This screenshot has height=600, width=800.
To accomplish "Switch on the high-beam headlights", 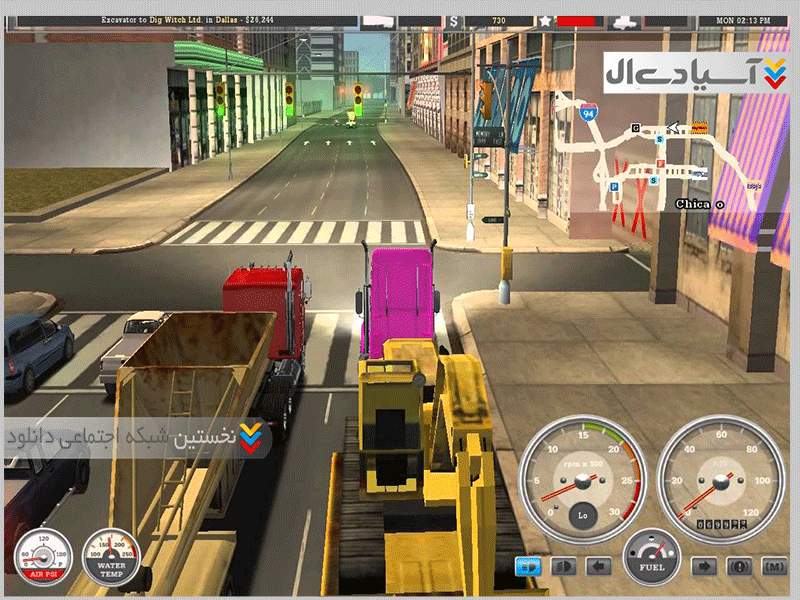I will tap(563, 566).
